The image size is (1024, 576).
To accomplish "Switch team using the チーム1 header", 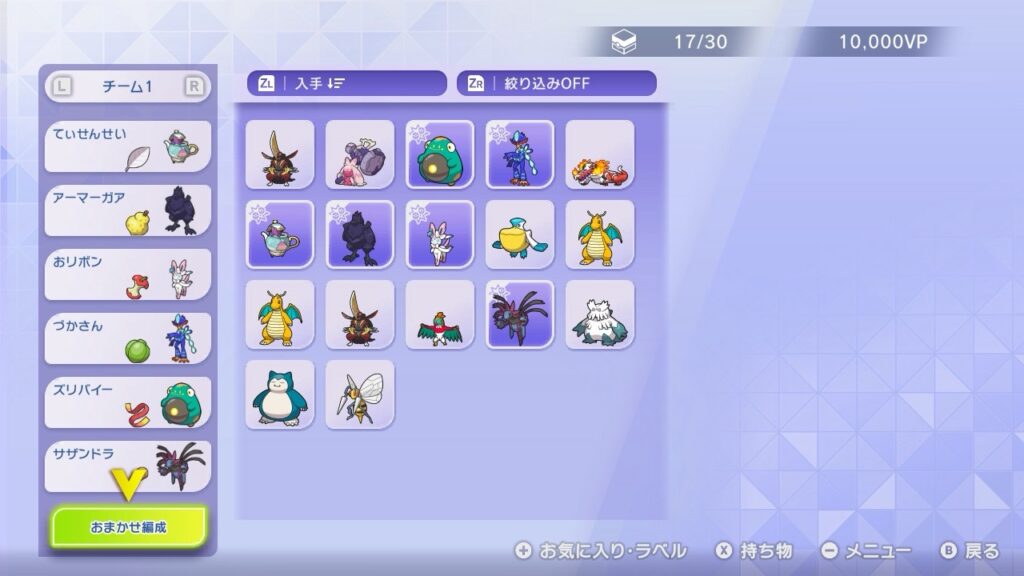I will click(127, 87).
